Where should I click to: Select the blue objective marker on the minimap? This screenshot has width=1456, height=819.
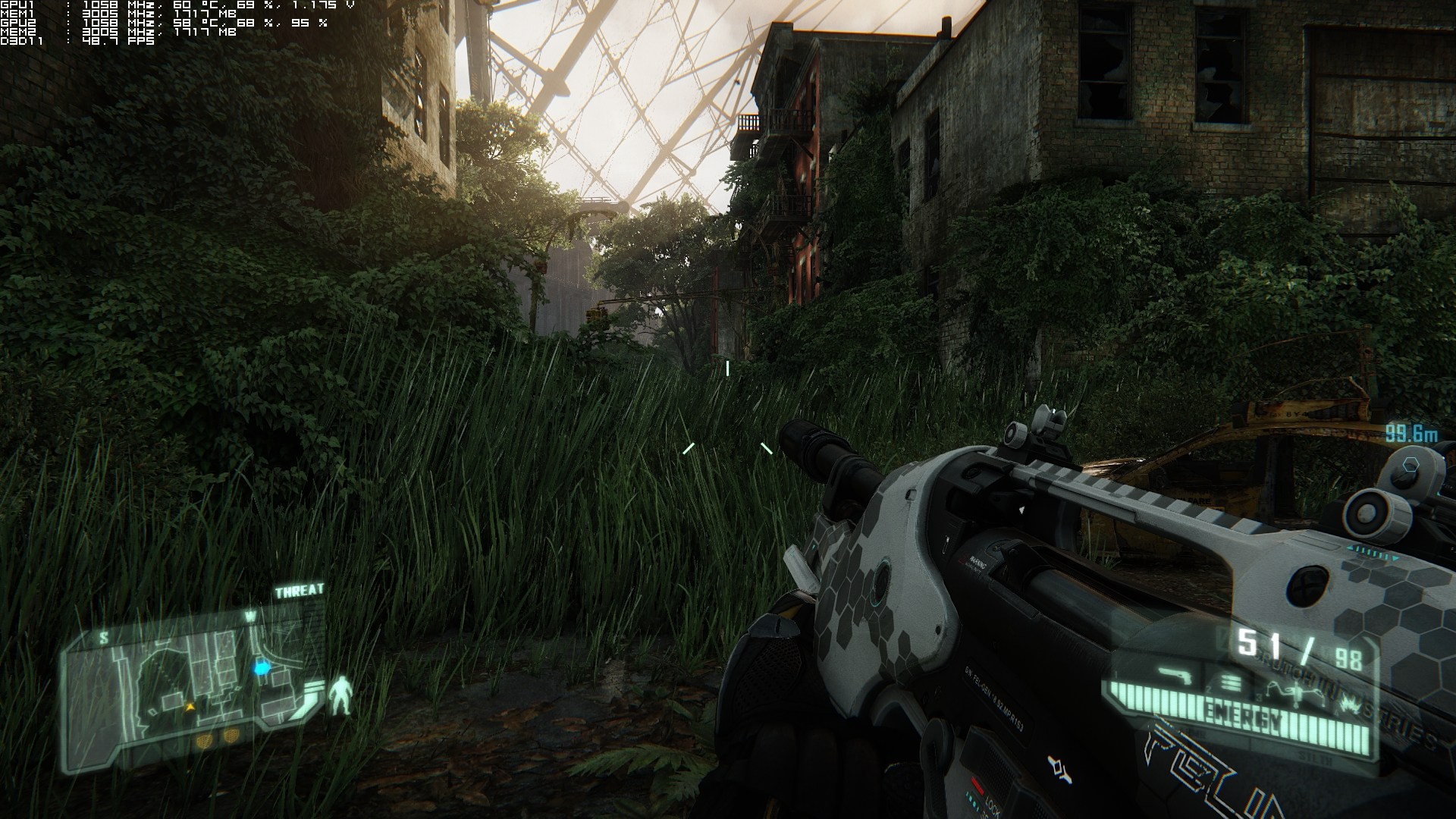(x=262, y=668)
